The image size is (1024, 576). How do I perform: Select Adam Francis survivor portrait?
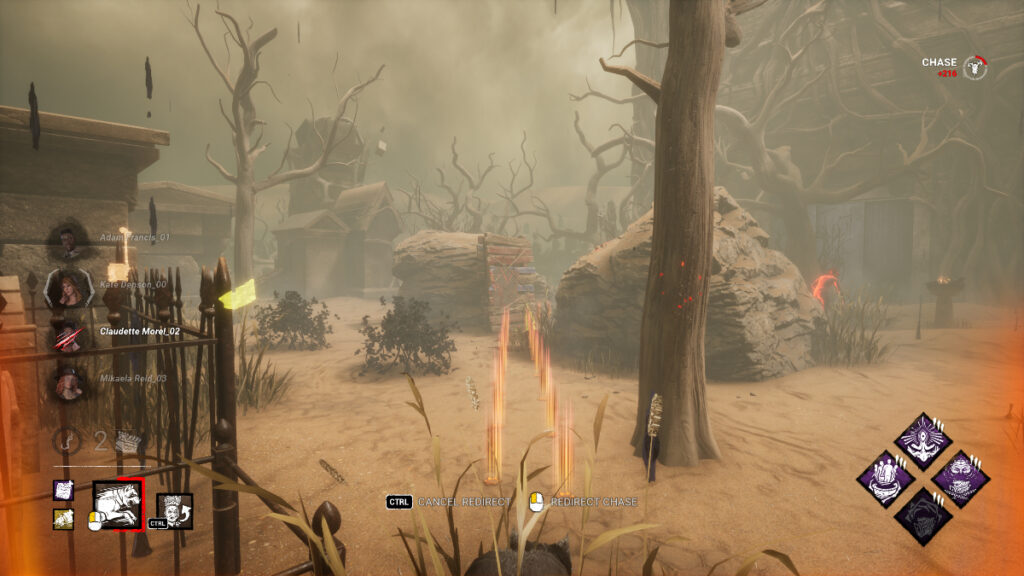[67, 239]
